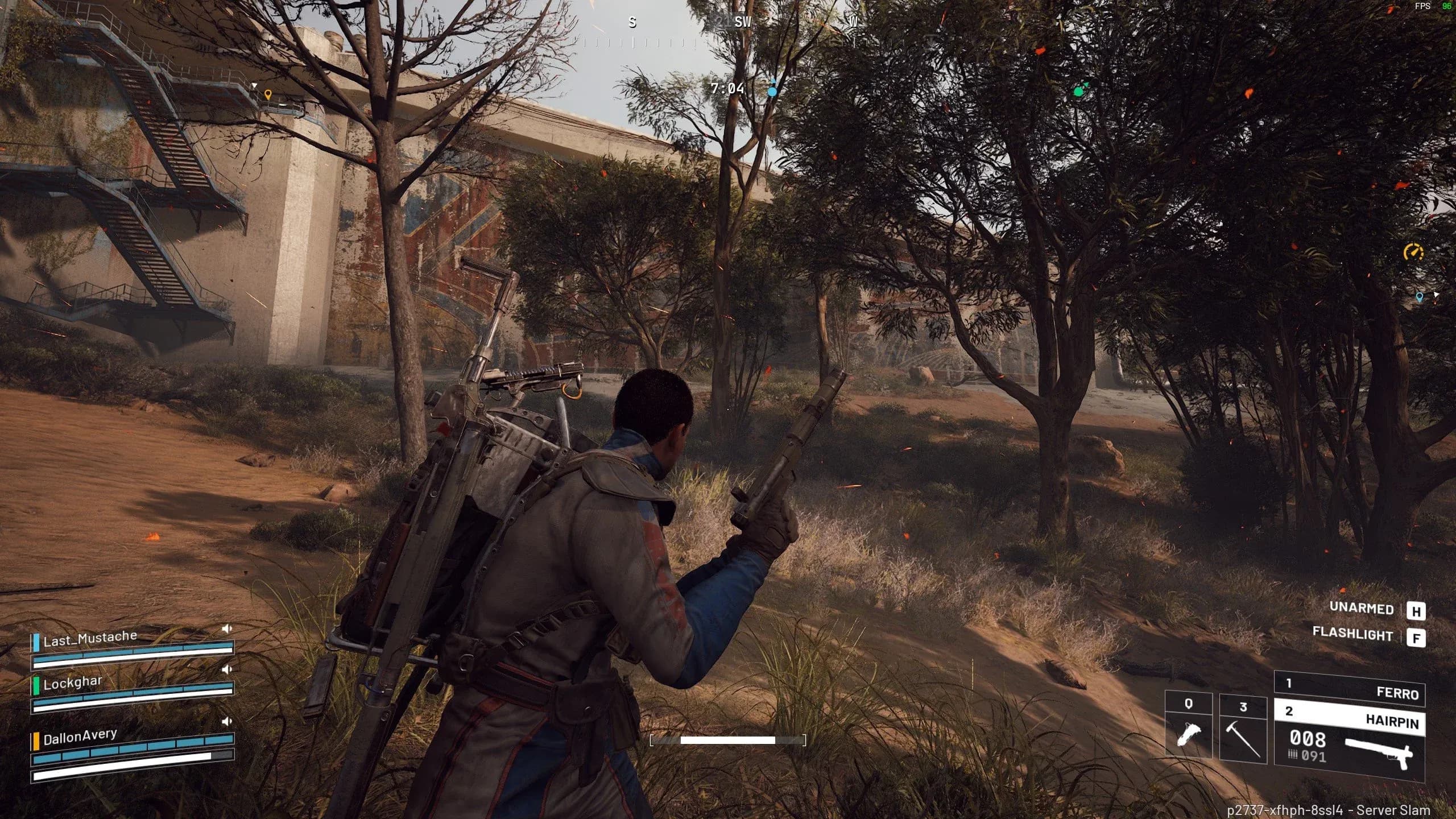Select the pickaxe tool icon in the hotbar
The width and height of the screenshot is (1456, 819).
[x=1243, y=739]
